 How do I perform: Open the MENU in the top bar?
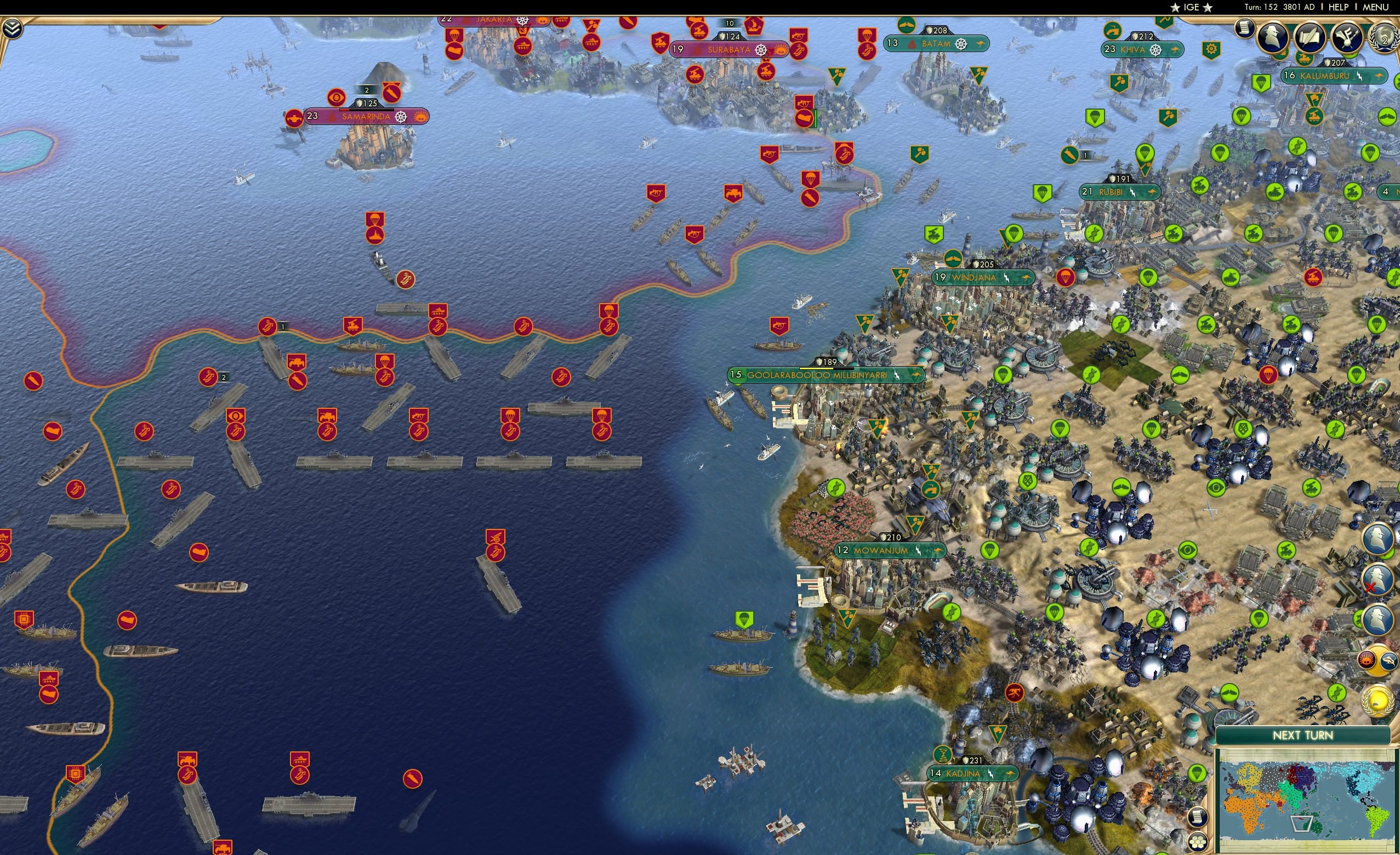pos(1375,7)
